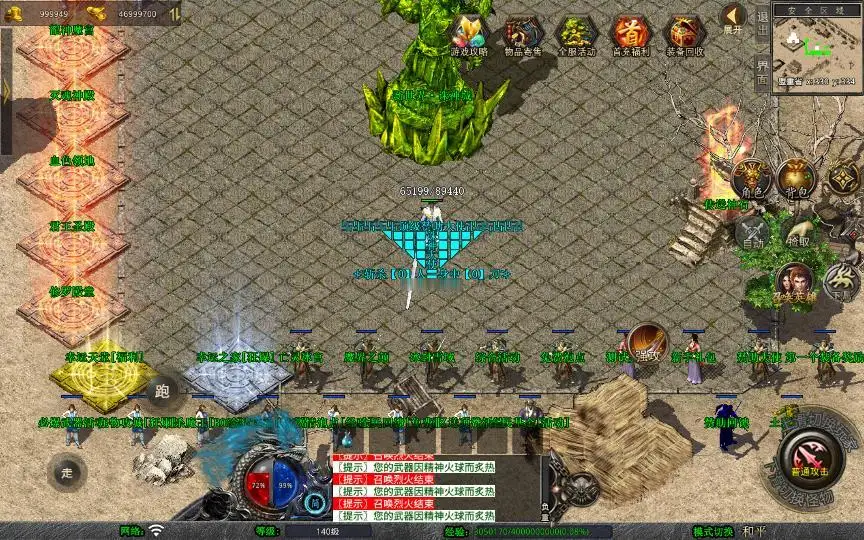Image resolution: width=864 pixels, height=540 pixels.
Task: Open the 游戏攻略 game guide icon
Action: [x=469, y=33]
